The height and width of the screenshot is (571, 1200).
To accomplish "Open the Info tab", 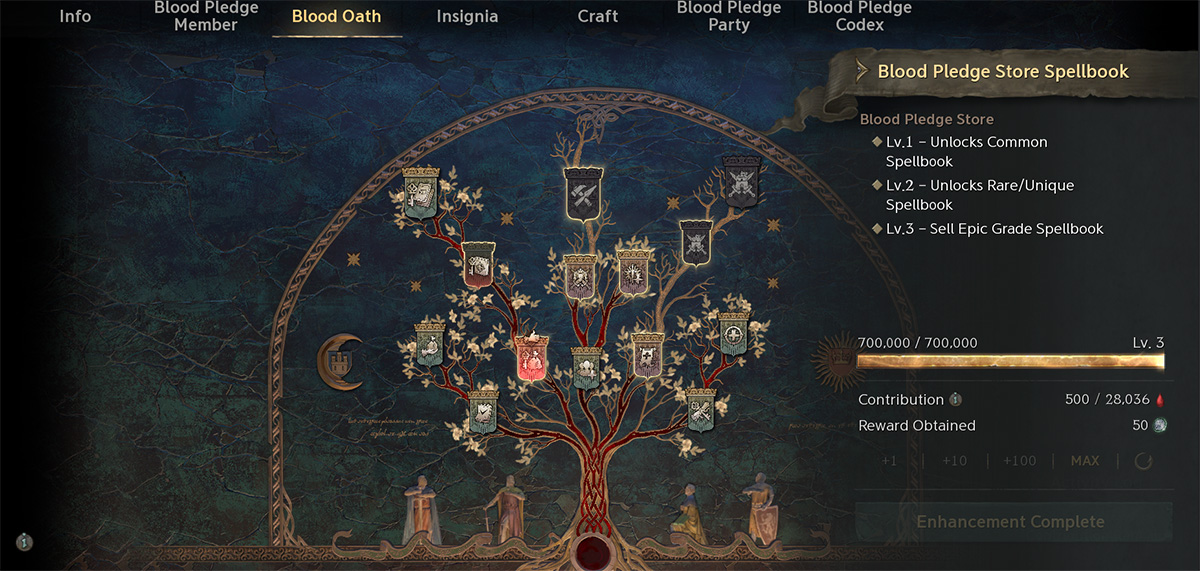I will pyautogui.click(x=75, y=16).
